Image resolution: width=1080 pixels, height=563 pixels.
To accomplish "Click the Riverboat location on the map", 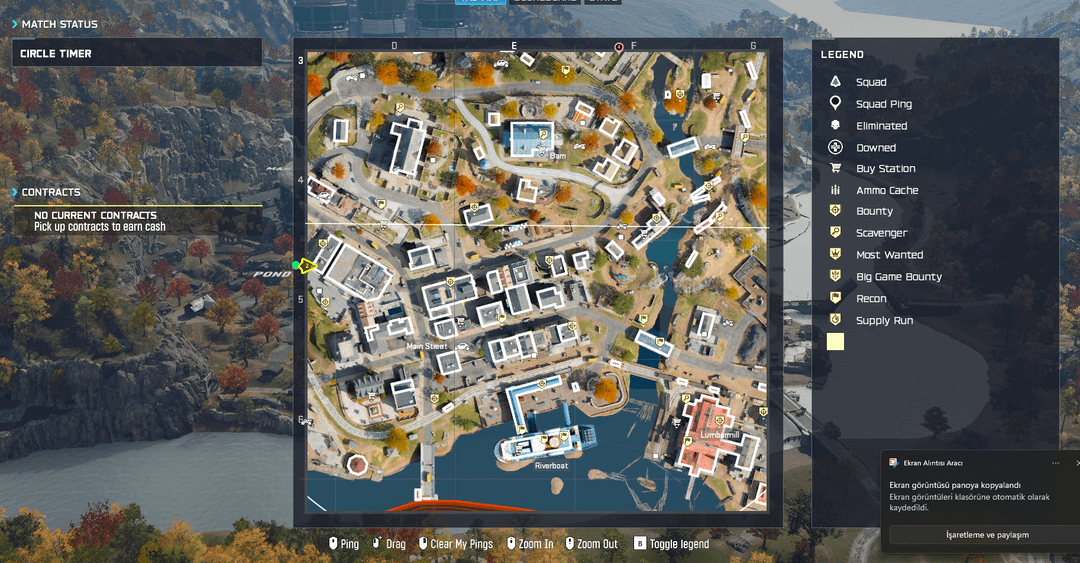I will pyautogui.click(x=551, y=465).
